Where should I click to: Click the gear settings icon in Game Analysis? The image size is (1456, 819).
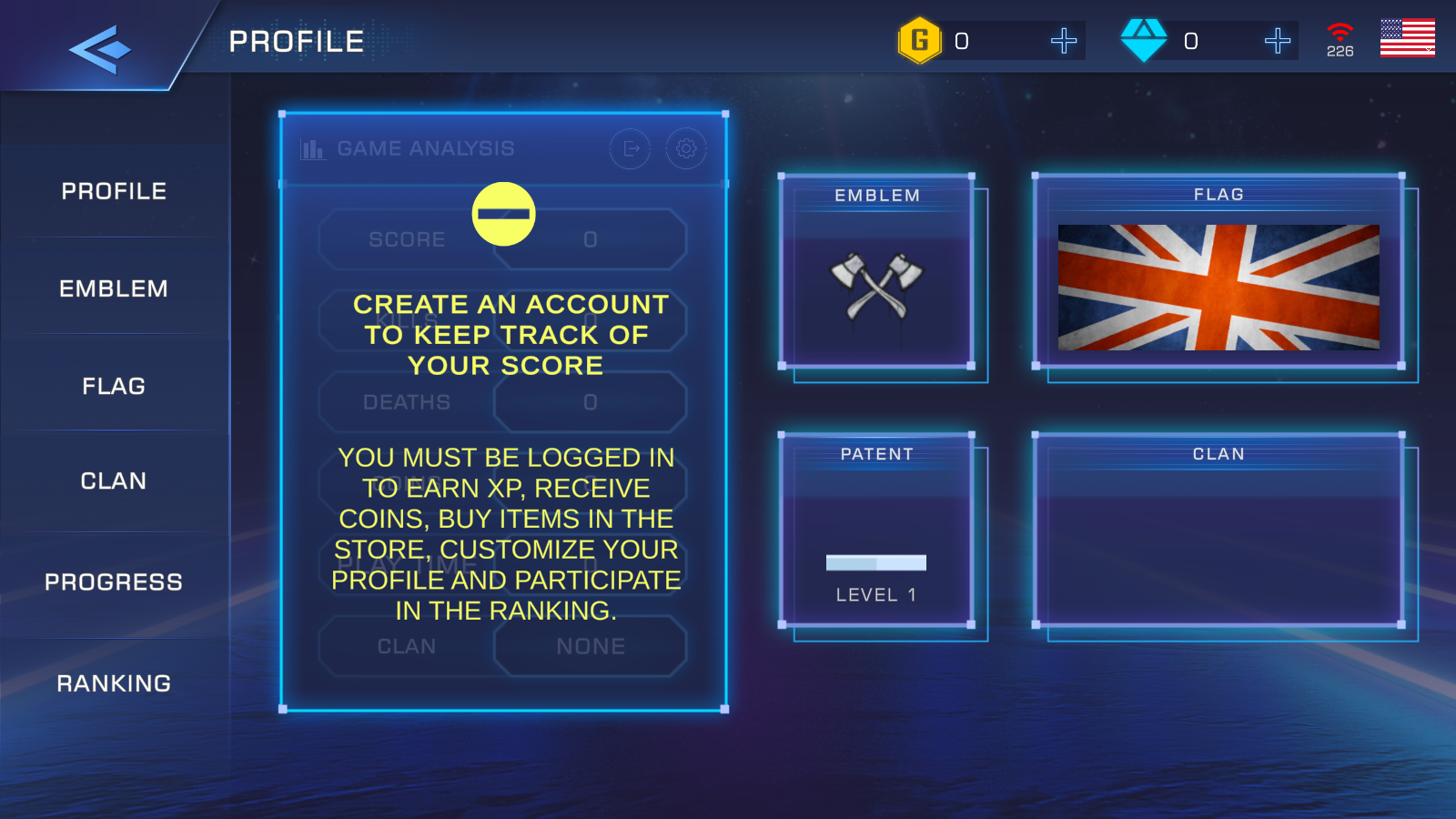pos(686,148)
